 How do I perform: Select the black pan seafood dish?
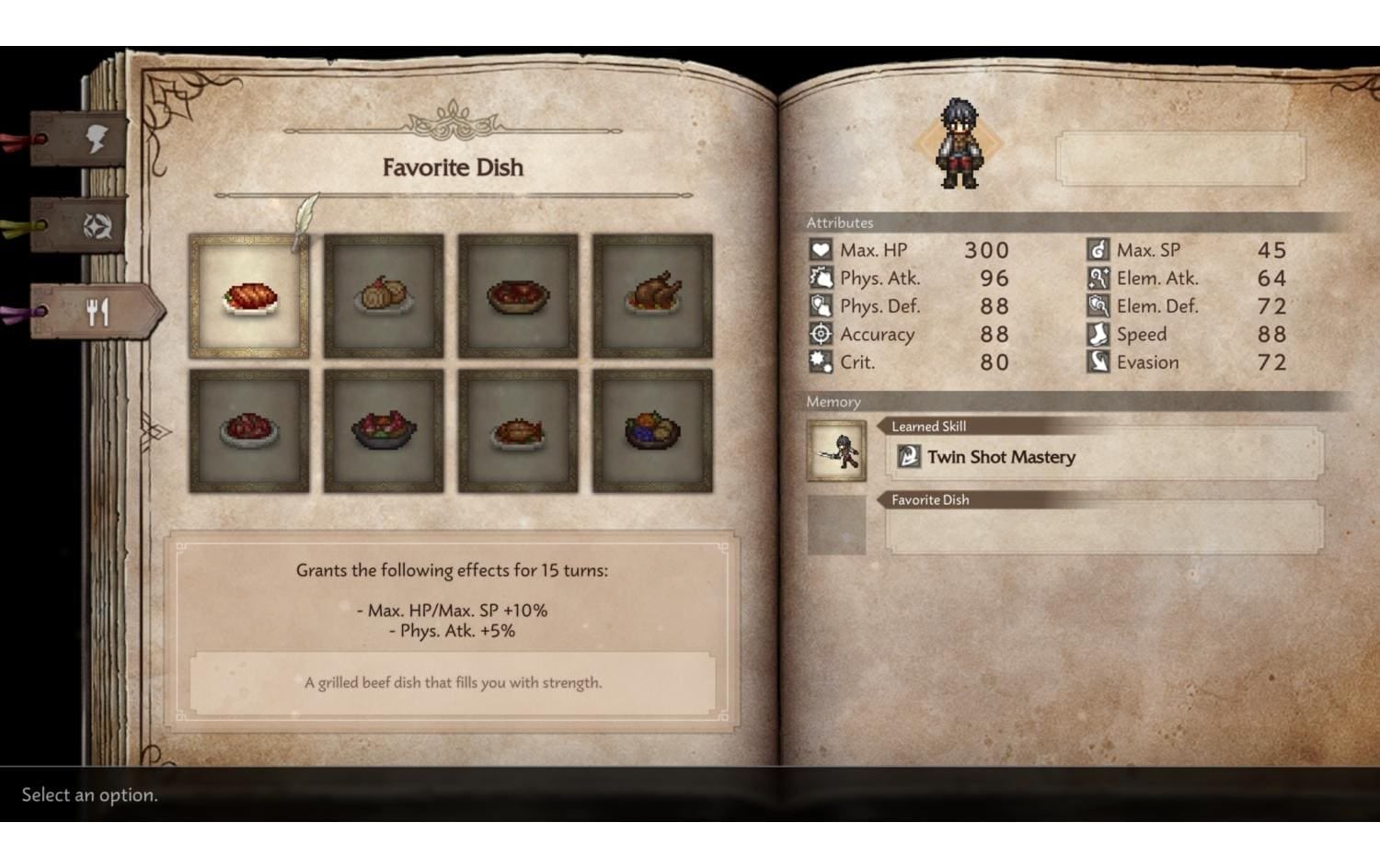[x=384, y=430]
